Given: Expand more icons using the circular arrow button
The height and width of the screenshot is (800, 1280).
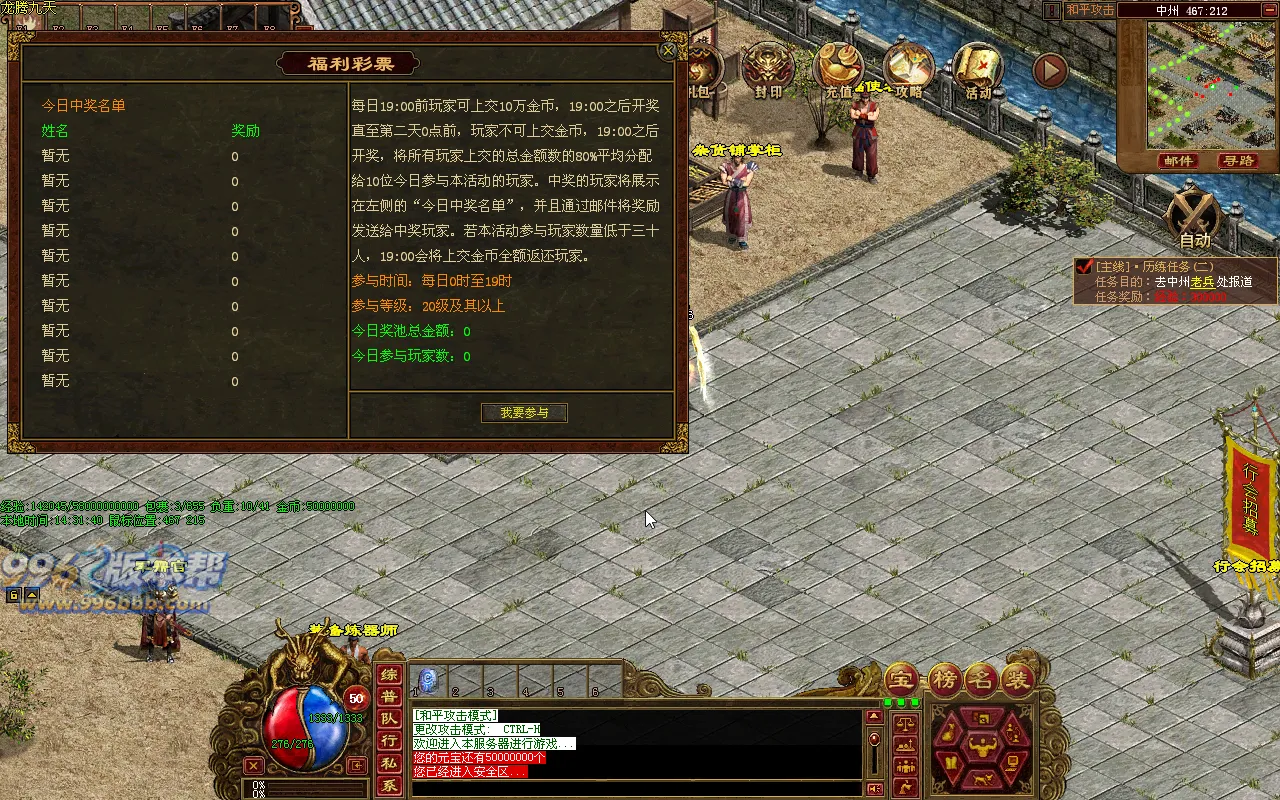Looking at the screenshot, I should (x=1048, y=70).
